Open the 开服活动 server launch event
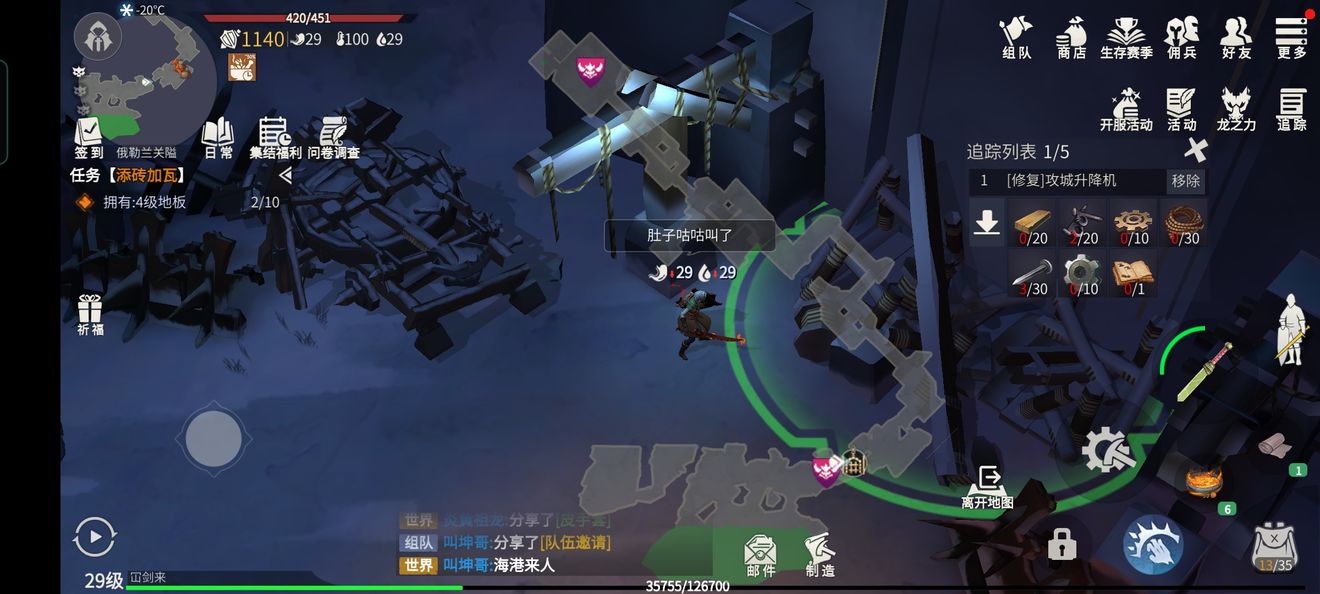The height and width of the screenshot is (594, 1320). point(1126,108)
